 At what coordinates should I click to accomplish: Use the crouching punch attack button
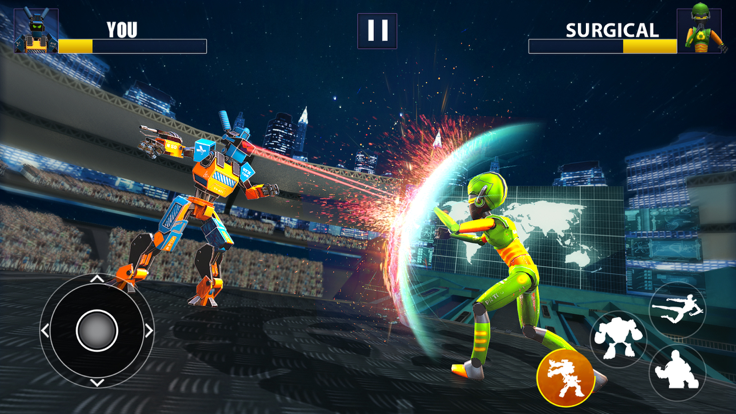click(677, 373)
